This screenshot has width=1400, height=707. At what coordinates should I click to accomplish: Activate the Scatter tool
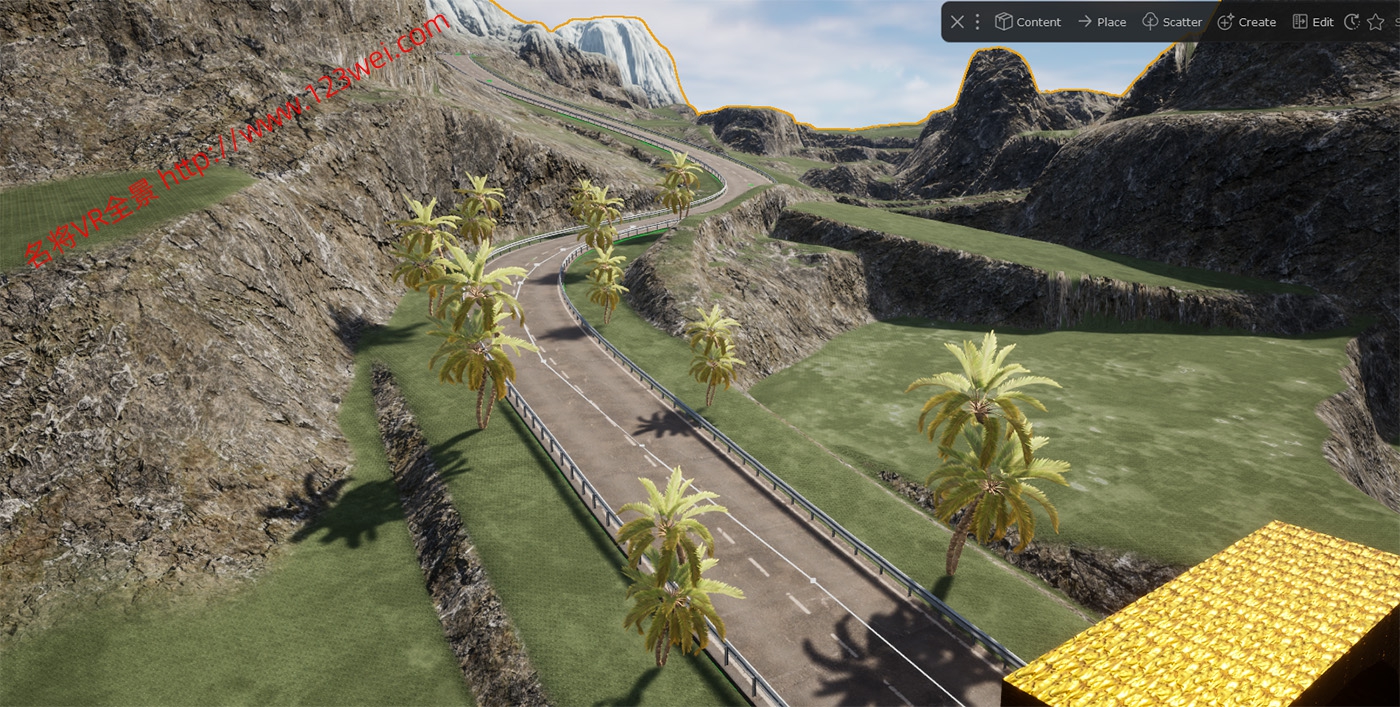[1172, 22]
